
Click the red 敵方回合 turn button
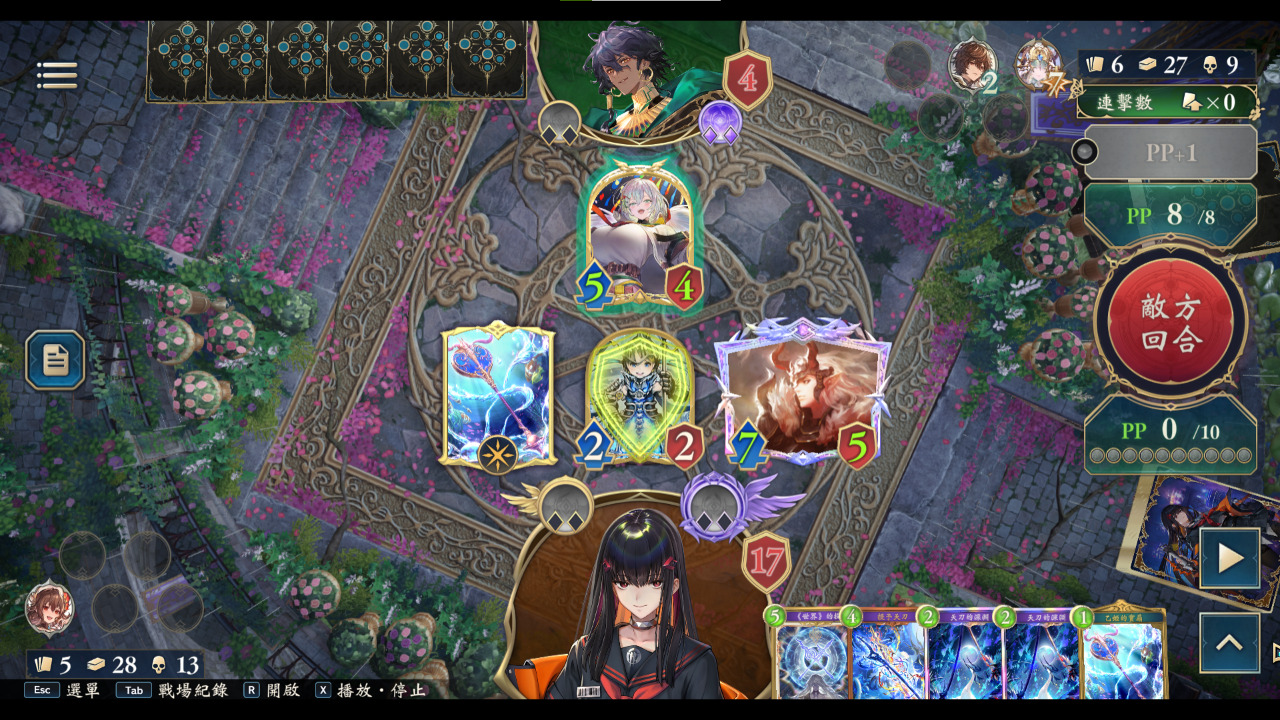[x=1170, y=322]
